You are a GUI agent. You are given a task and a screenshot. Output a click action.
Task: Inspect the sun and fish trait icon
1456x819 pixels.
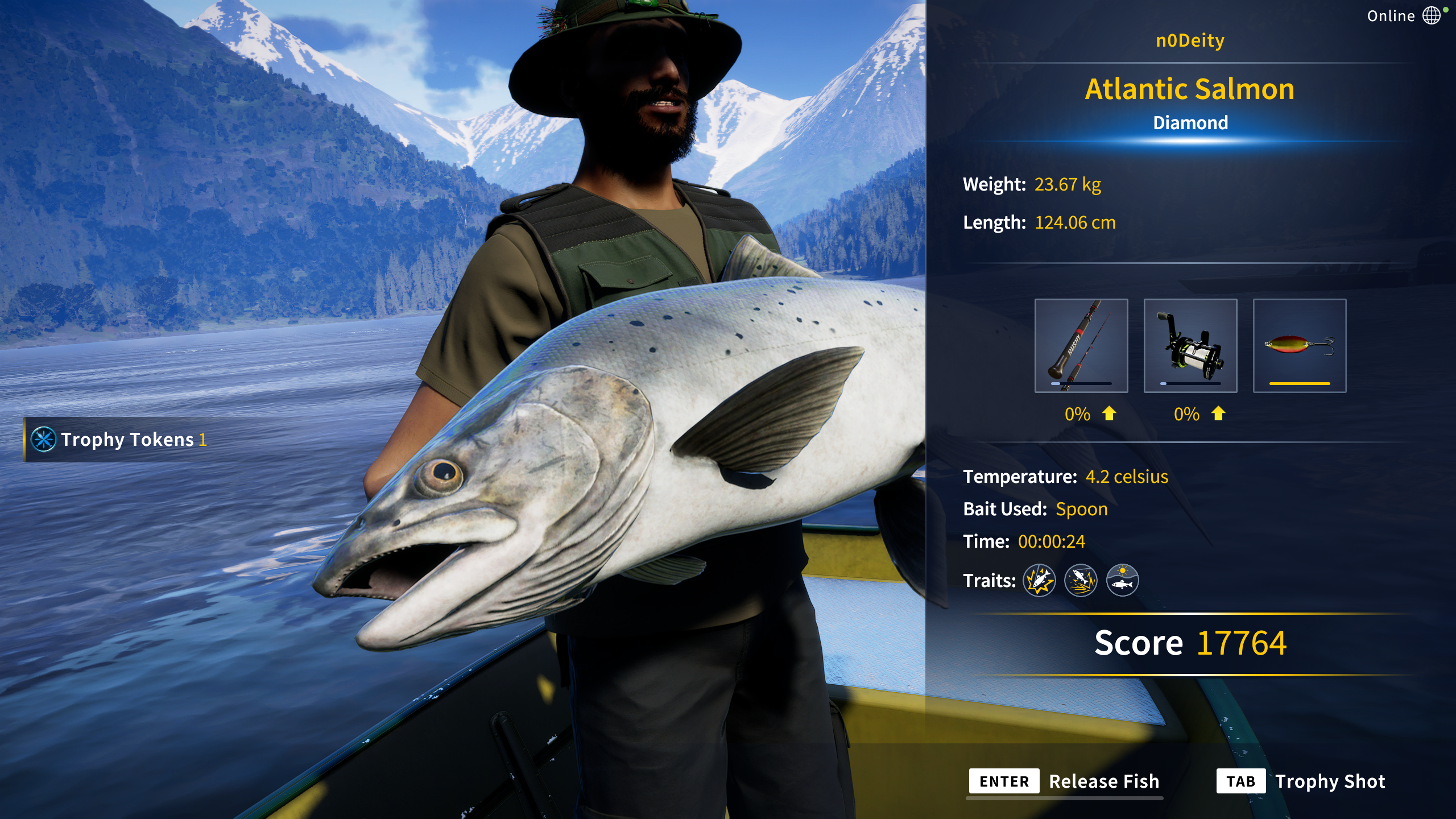(x=1122, y=580)
